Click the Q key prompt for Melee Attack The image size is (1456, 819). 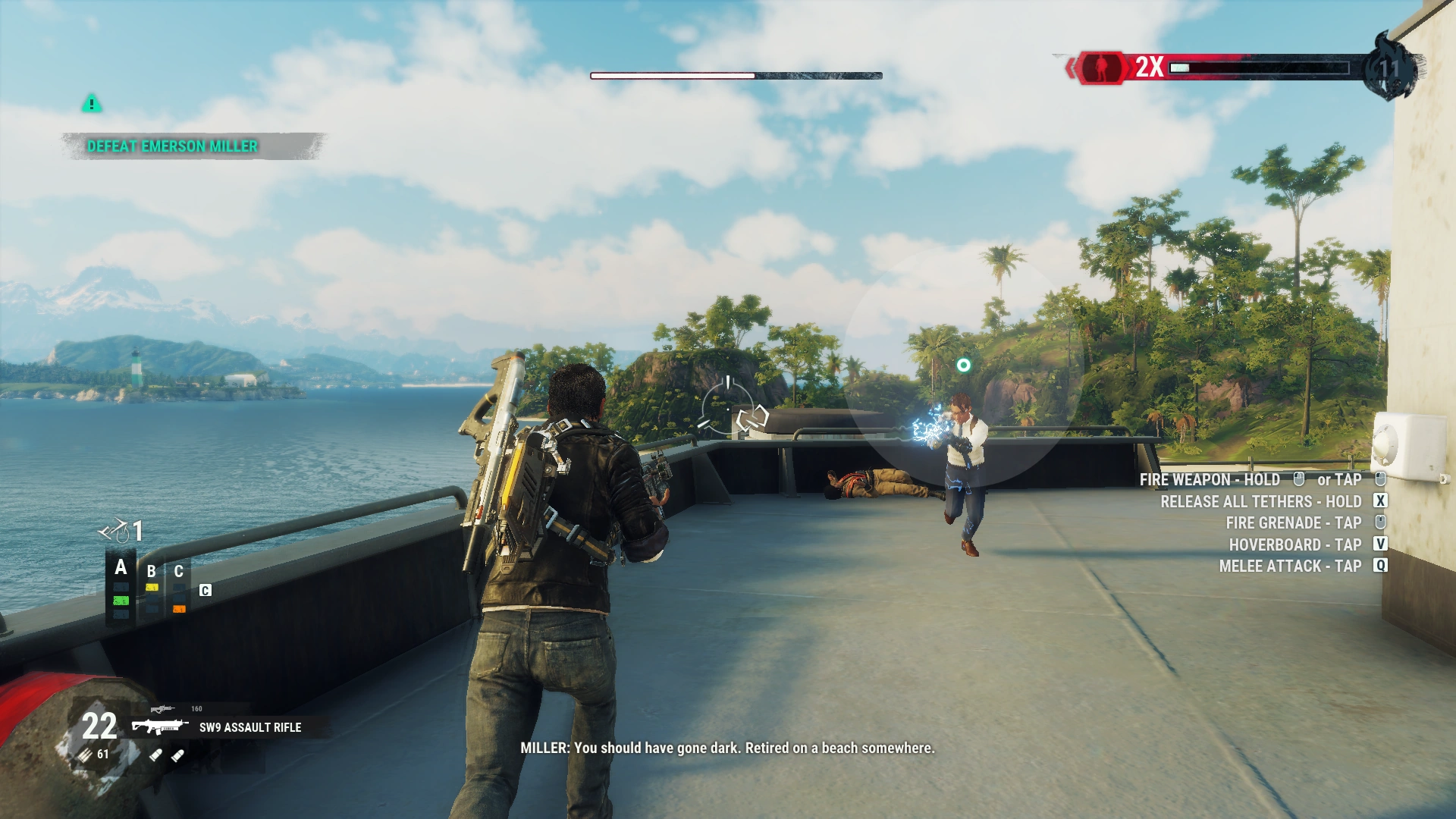coord(1382,565)
